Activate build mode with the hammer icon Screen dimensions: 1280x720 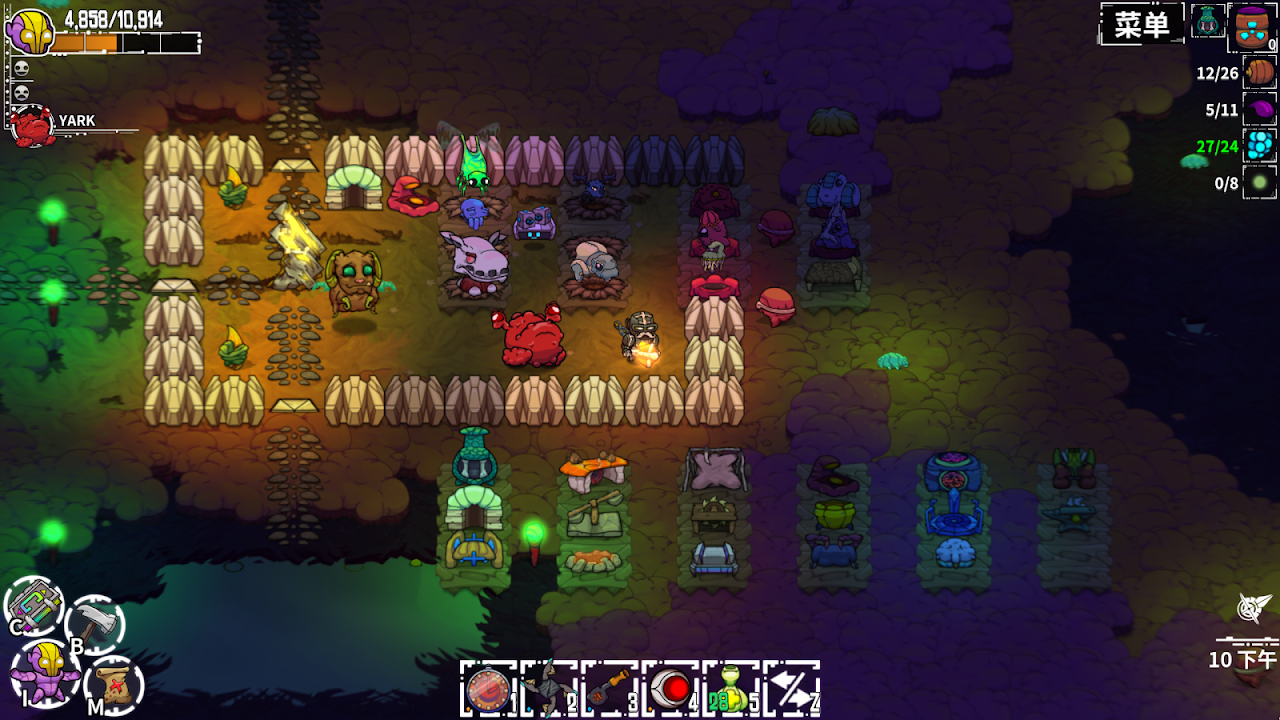coord(95,625)
